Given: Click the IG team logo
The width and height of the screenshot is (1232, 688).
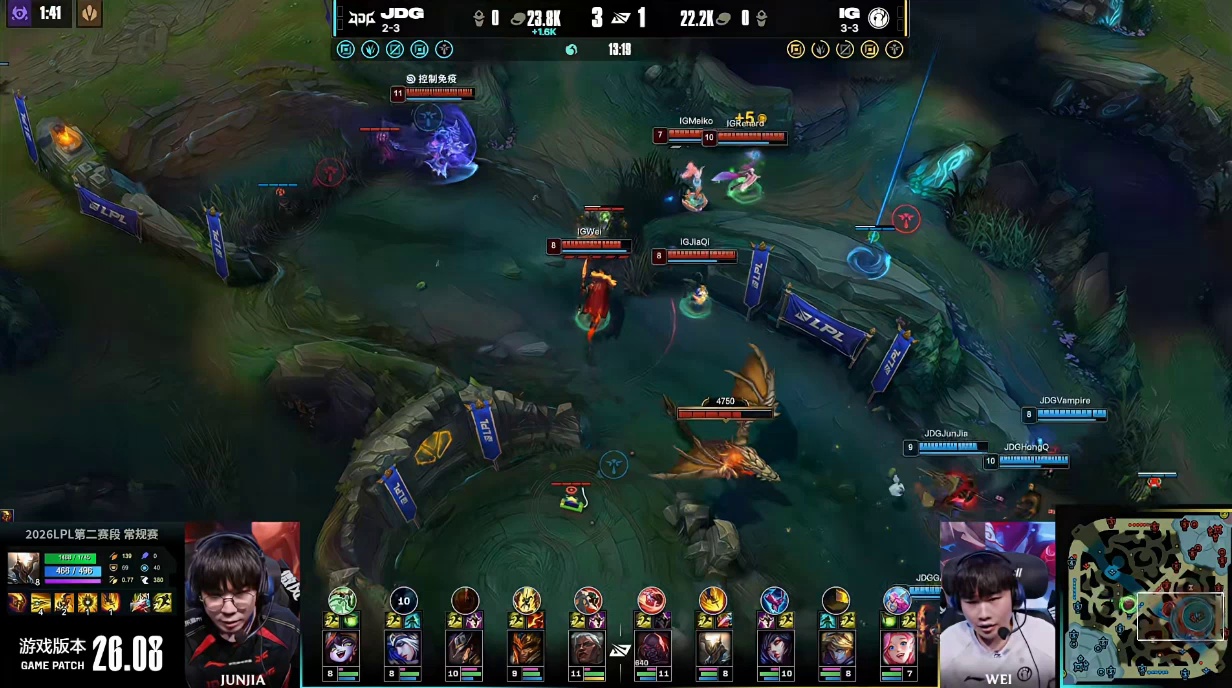Looking at the screenshot, I should pos(877,17).
